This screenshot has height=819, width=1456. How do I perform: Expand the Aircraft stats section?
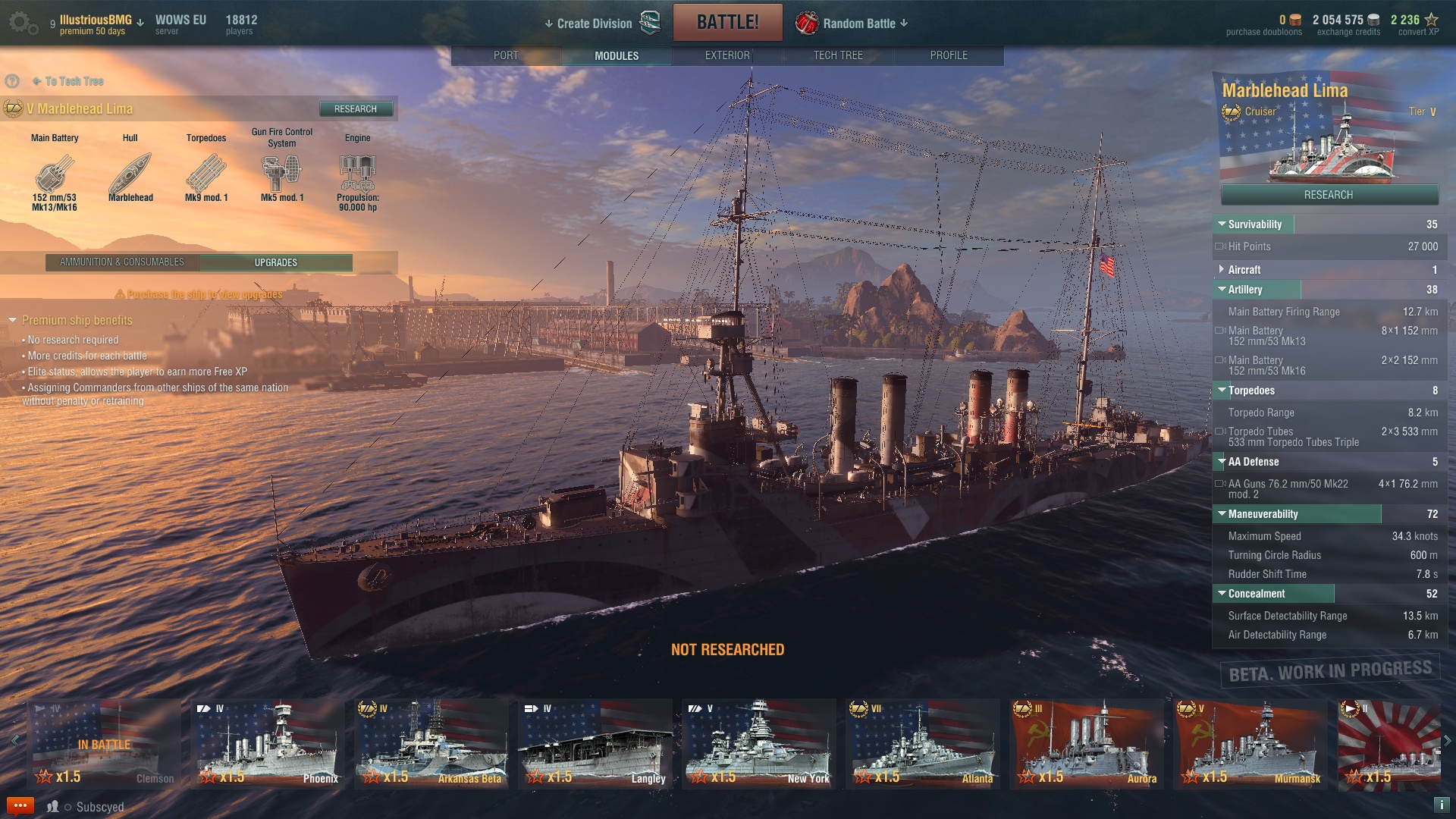coord(1244,270)
